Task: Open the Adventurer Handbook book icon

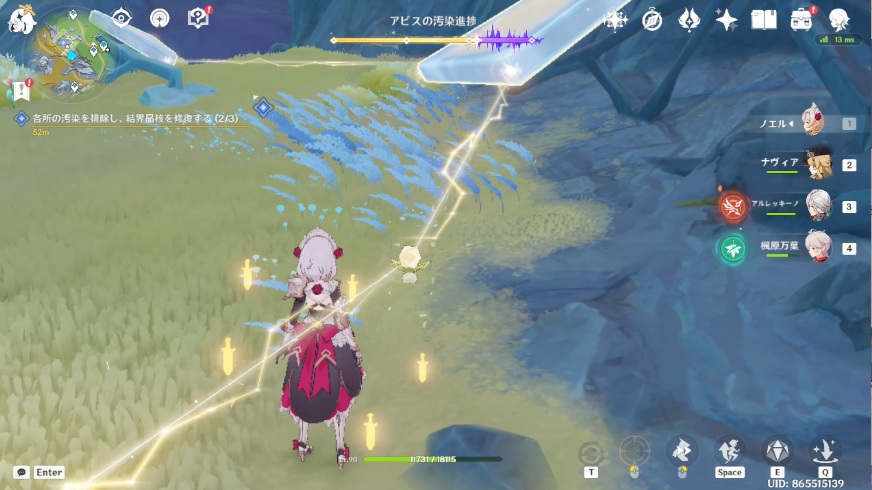Action: (x=764, y=19)
